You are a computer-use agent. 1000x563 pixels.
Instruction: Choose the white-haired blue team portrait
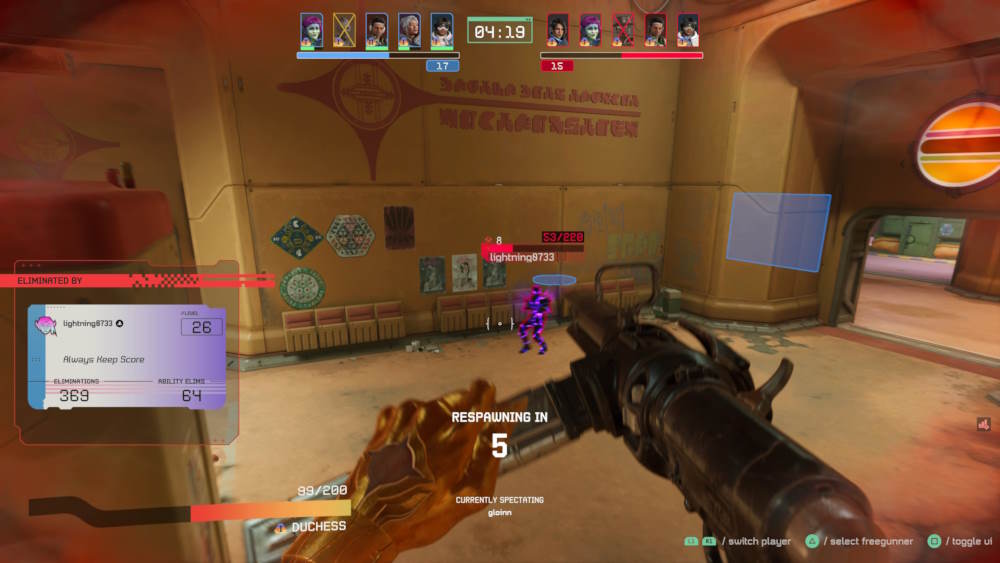point(409,29)
